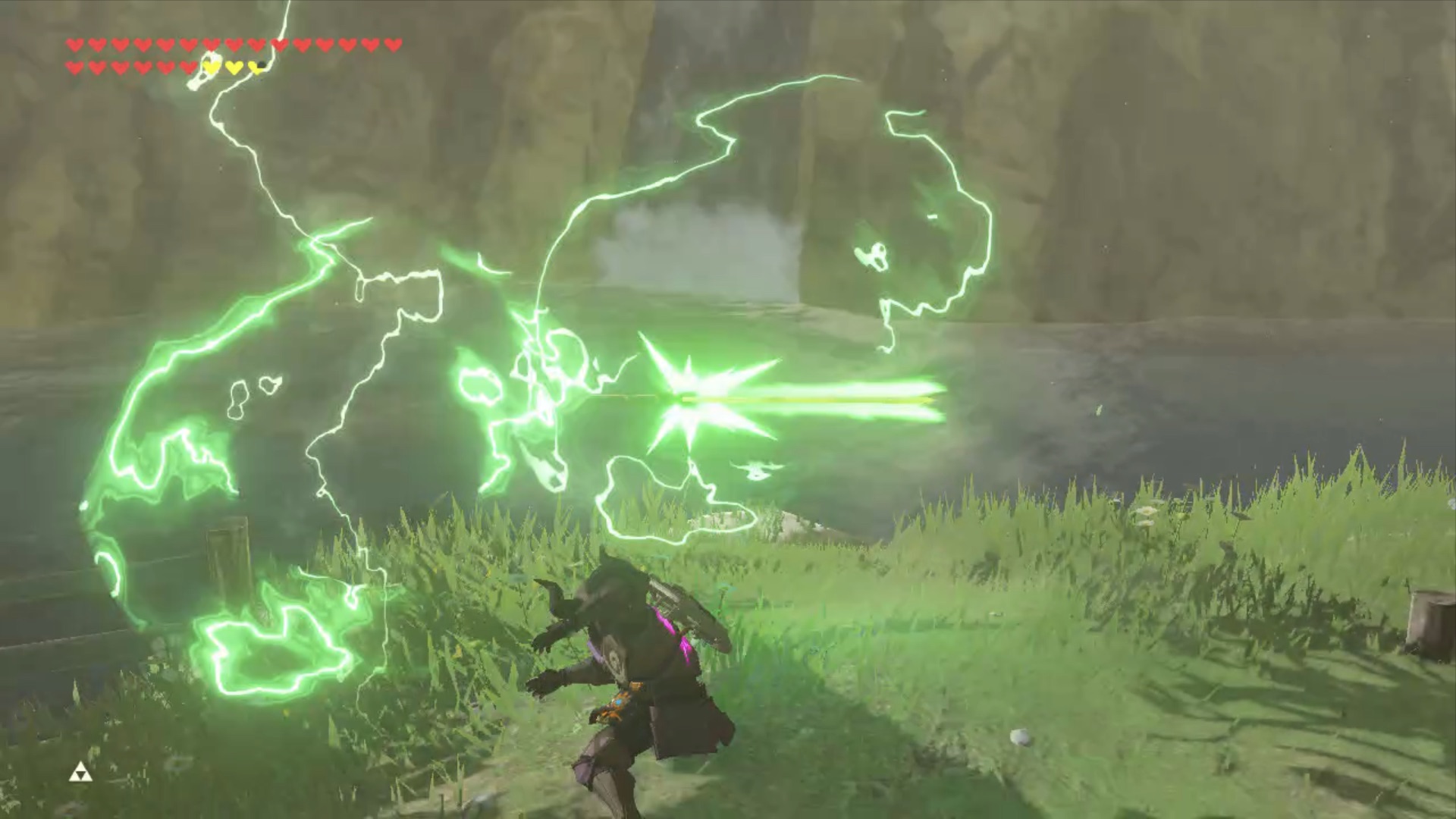Image resolution: width=1456 pixels, height=819 pixels.
Task: Expand the heart meter's bottom row
Action: tap(167, 67)
